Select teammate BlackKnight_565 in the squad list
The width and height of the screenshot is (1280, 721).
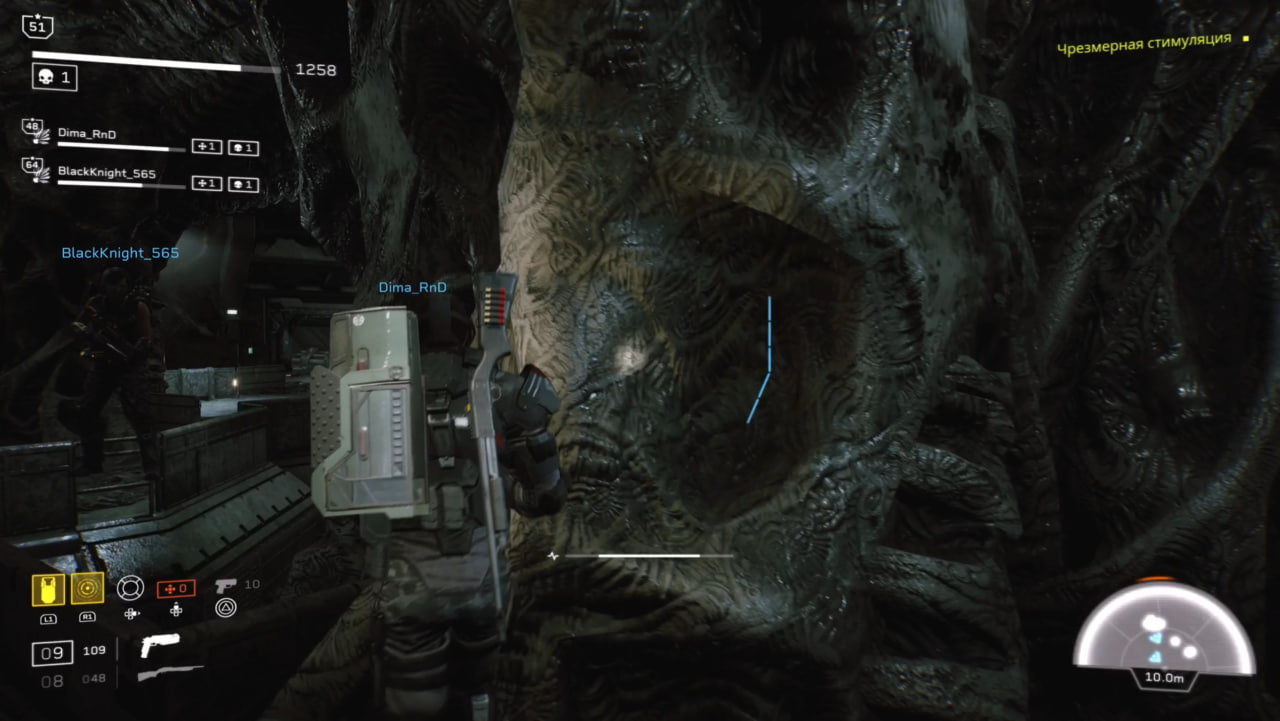[106, 172]
